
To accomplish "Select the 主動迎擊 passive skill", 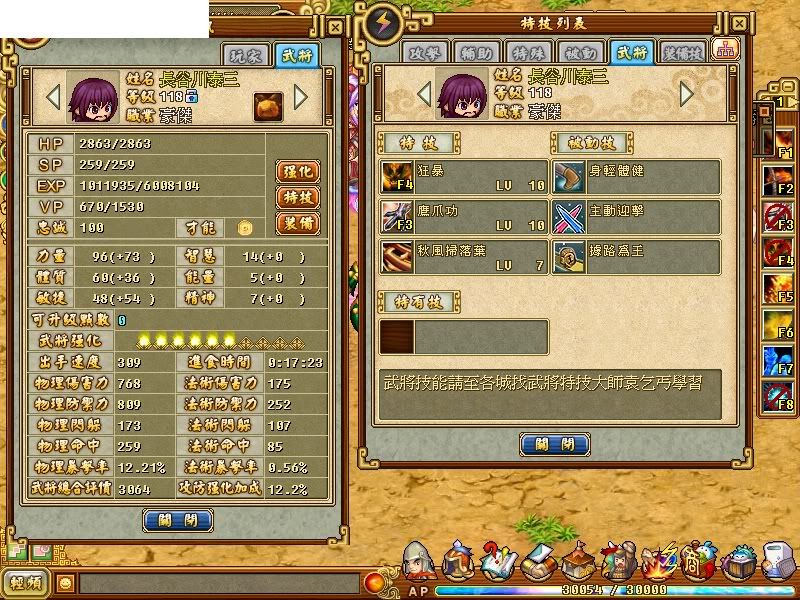I will click(637, 217).
